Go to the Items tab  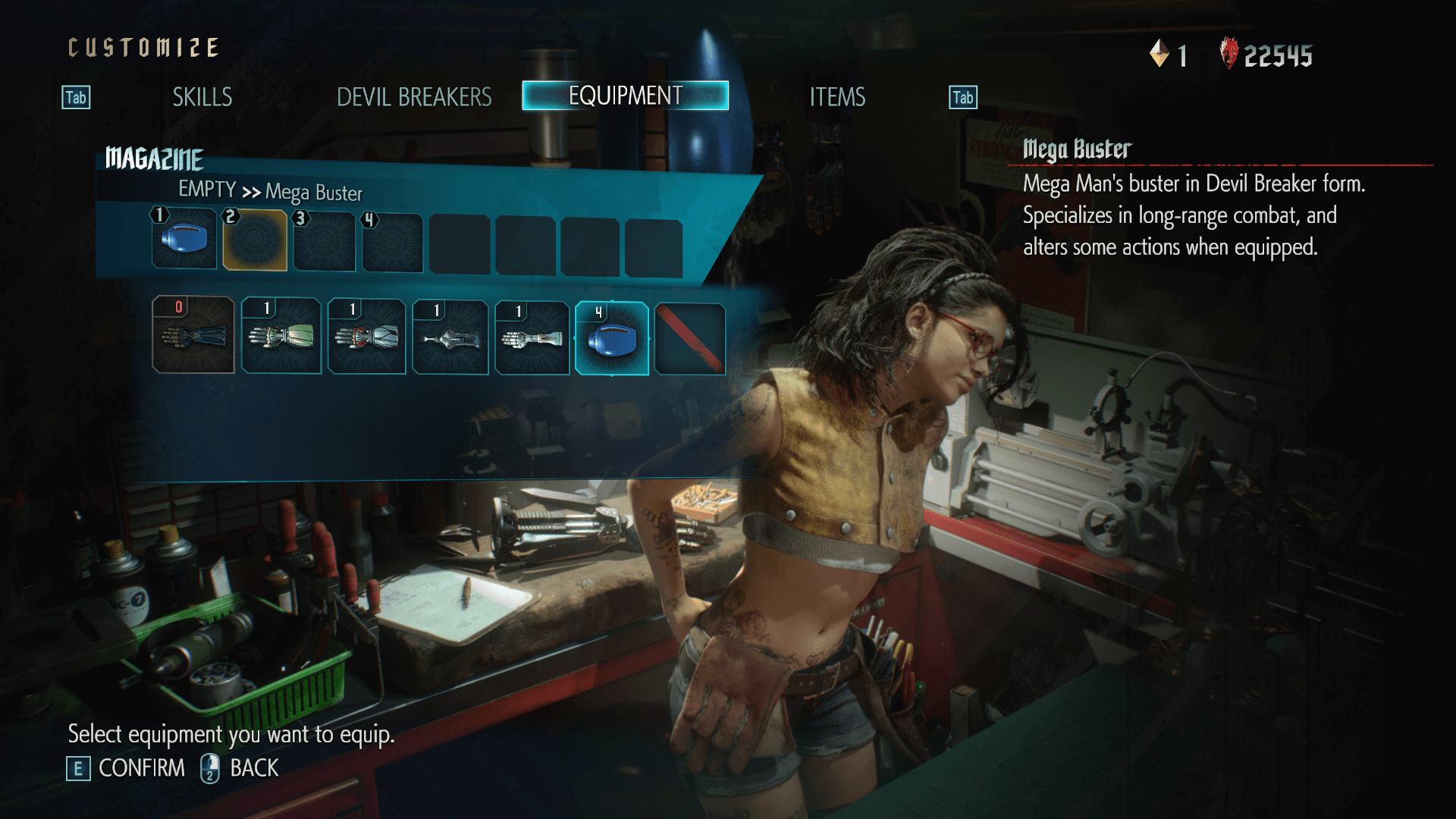pyautogui.click(x=836, y=97)
